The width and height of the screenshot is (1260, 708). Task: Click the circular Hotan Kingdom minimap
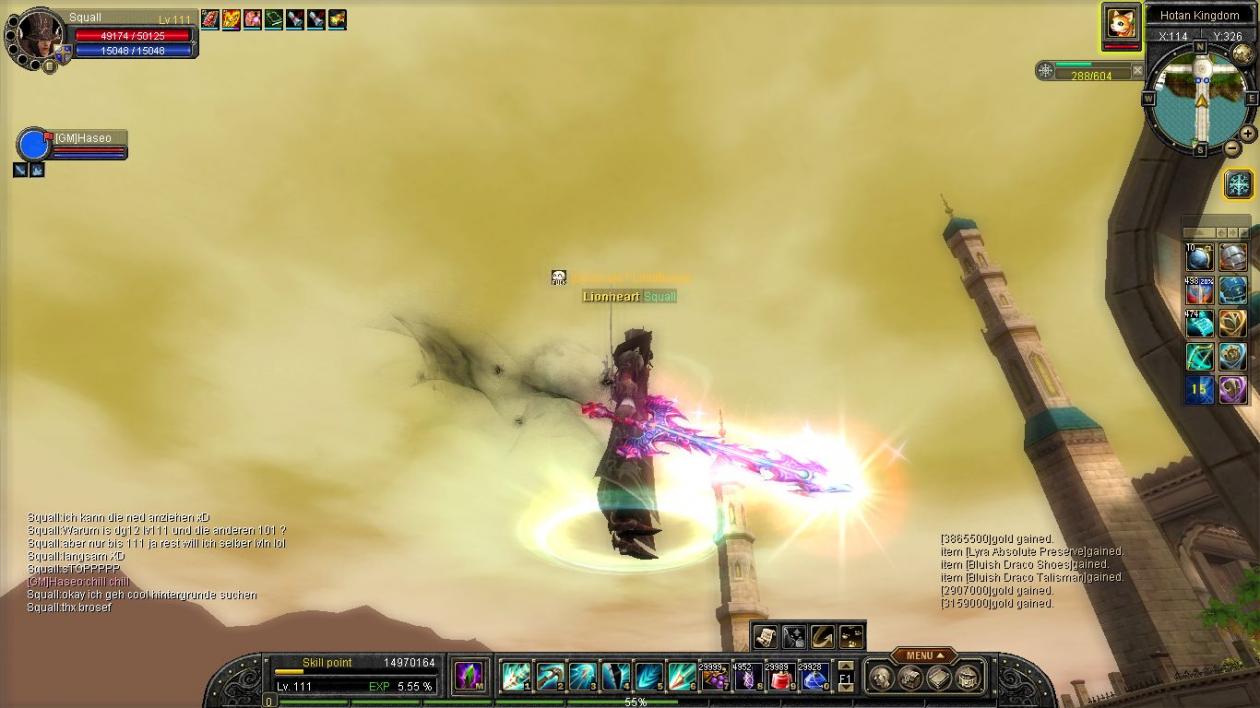click(1199, 99)
